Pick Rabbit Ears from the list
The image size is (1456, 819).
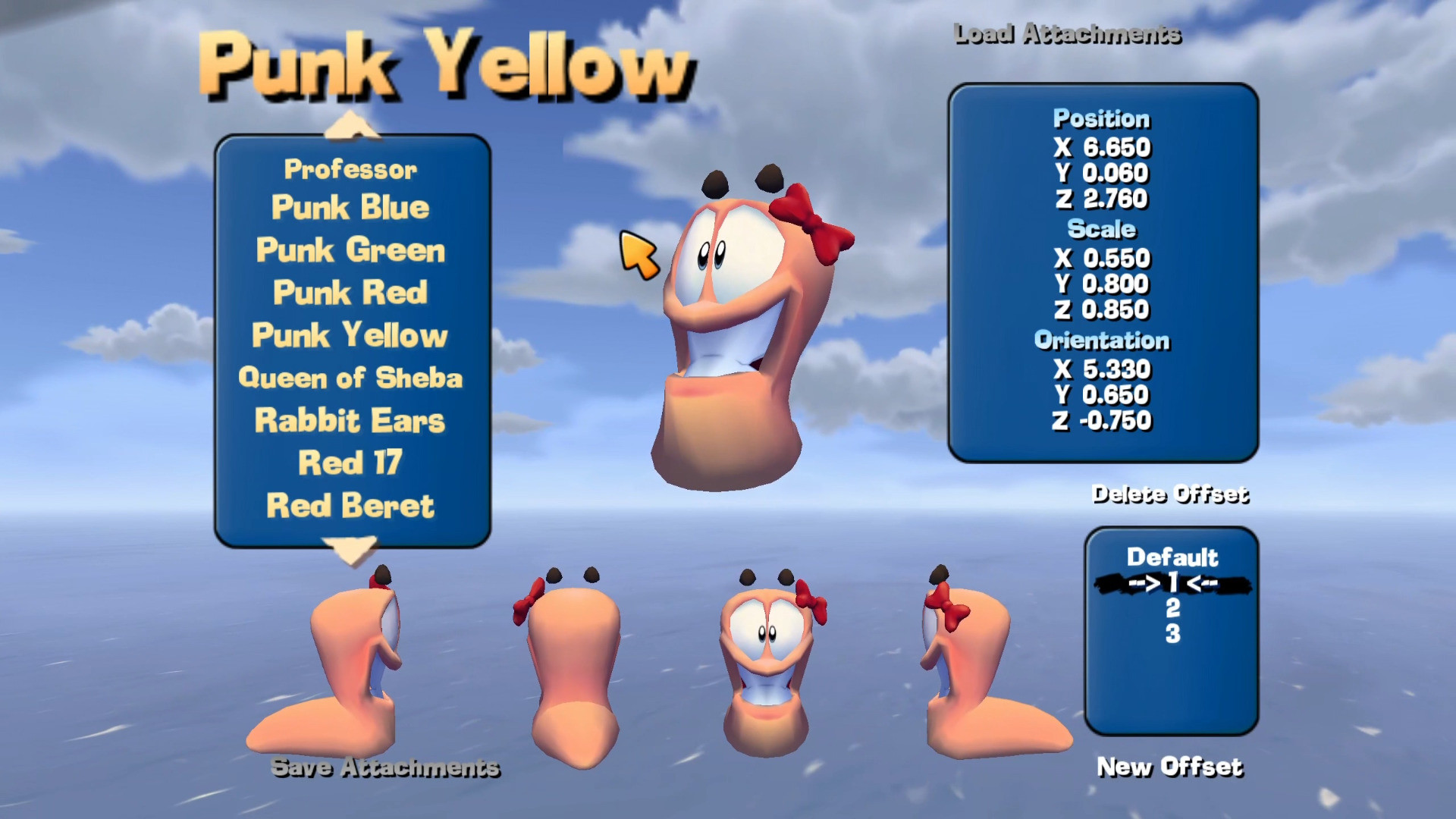tap(350, 421)
